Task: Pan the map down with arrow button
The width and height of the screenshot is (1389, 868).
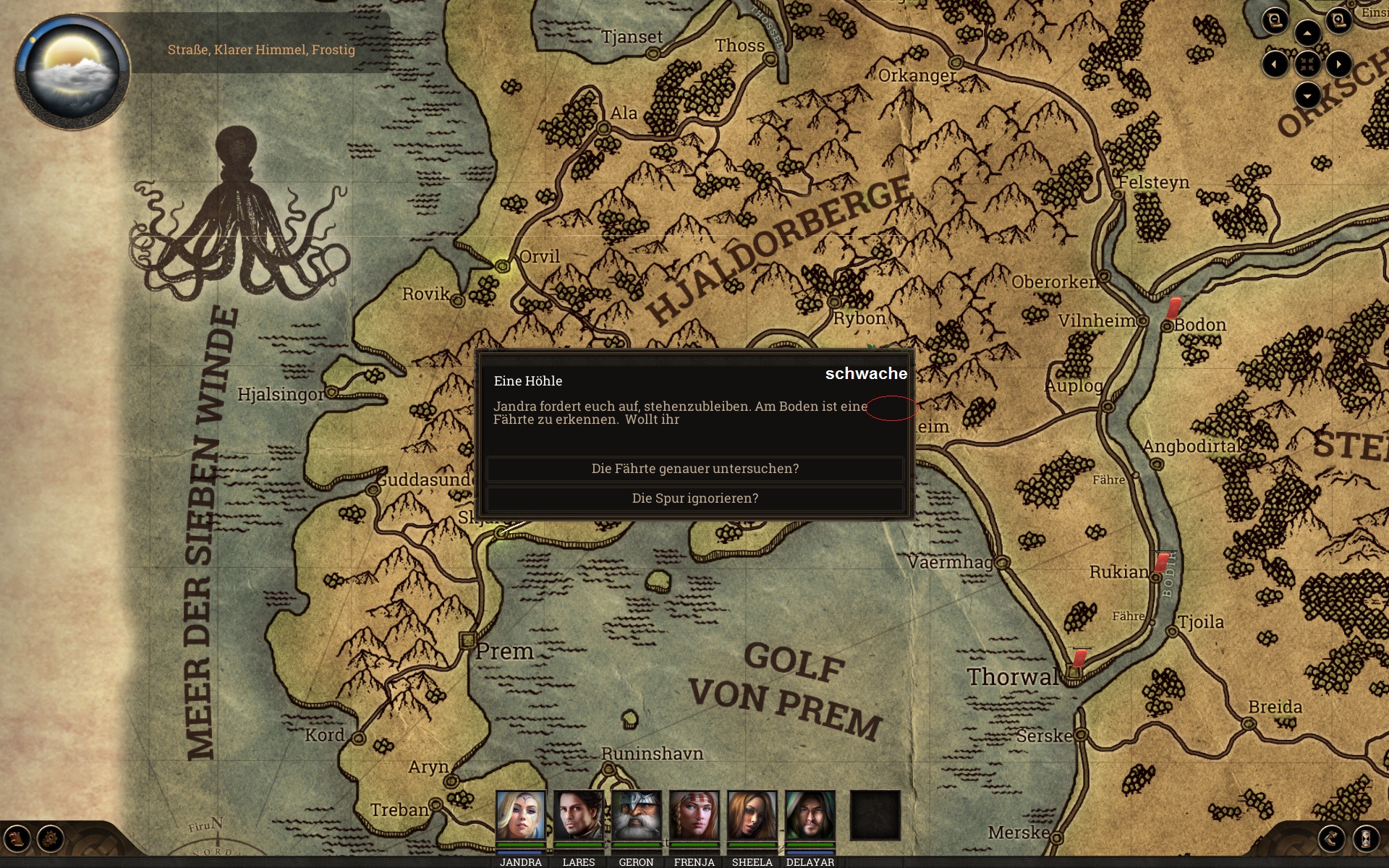Action: [x=1307, y=95]
